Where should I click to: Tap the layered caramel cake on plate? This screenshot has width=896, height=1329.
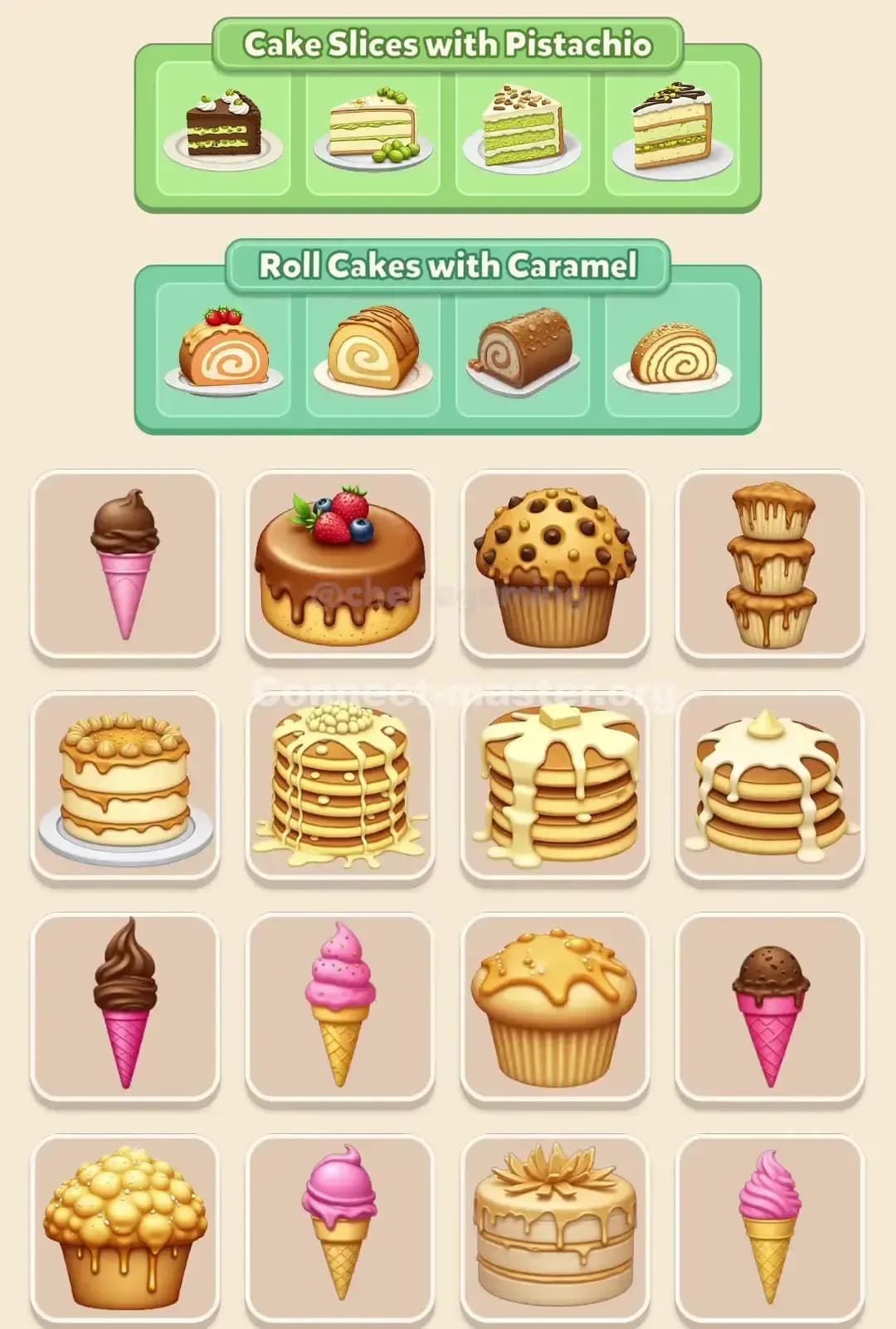124,786
